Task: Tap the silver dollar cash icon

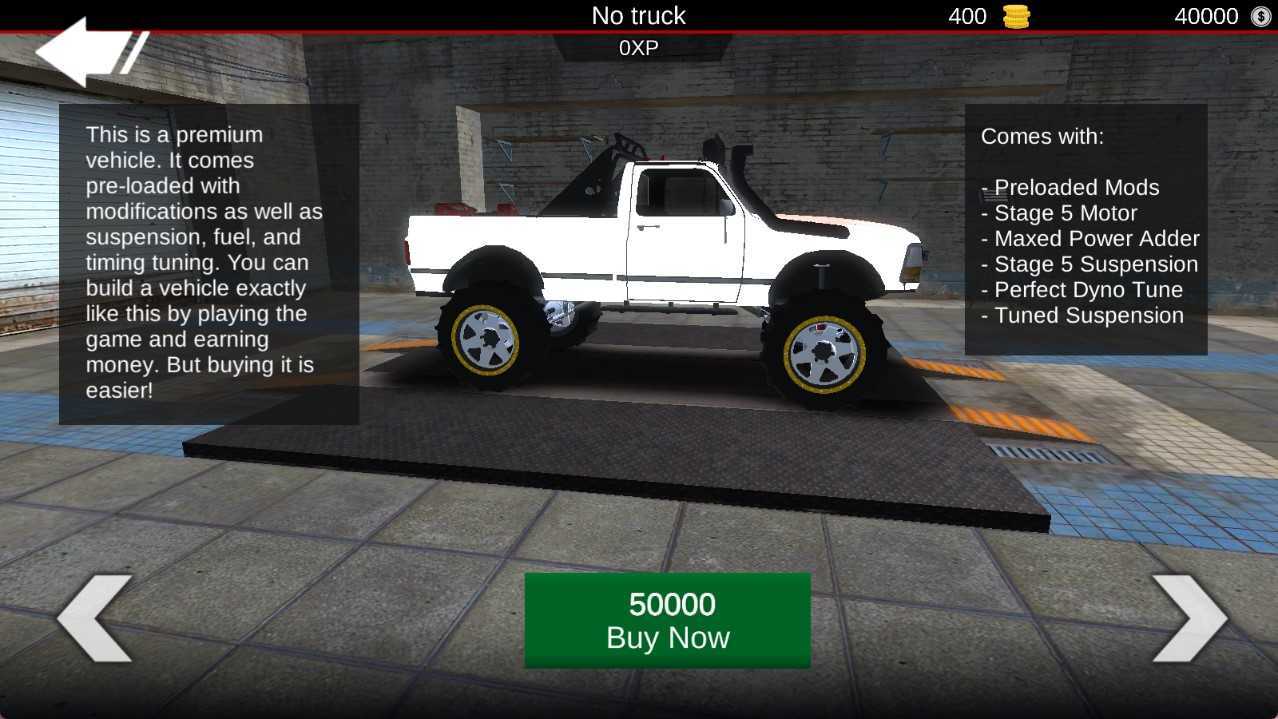Action: 1259,16
